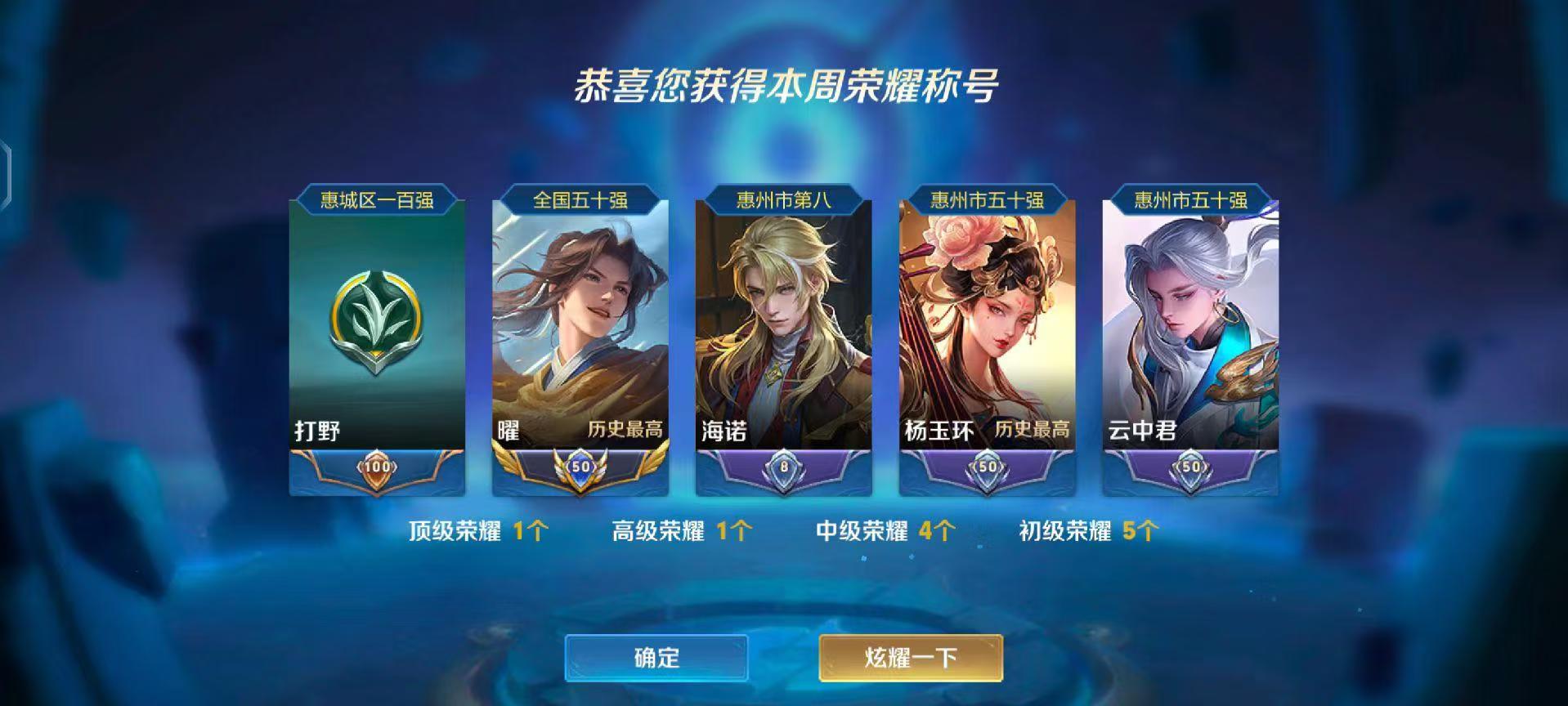This screenshot has height=706, width=1568.
Task: Click the level 8 badge under 海诺
Action: coord(781,465)
